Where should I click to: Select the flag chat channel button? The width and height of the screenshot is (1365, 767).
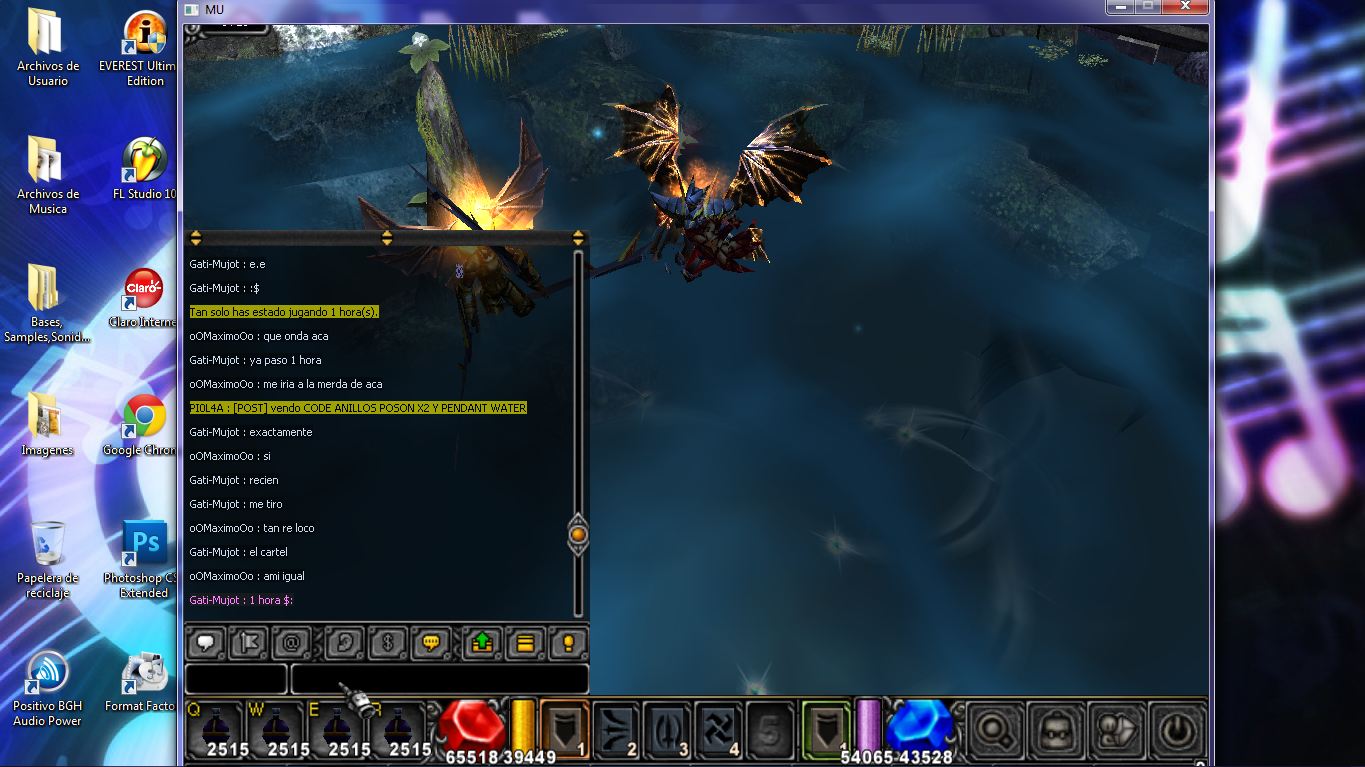coord(248,643)
